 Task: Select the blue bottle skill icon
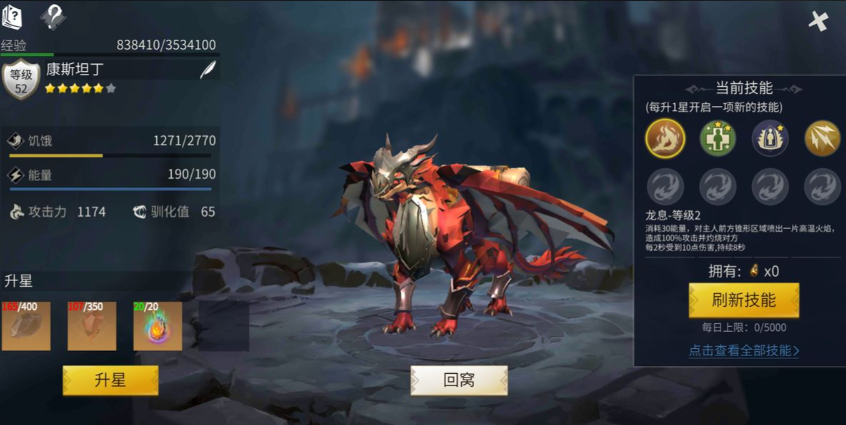(770, 138)
